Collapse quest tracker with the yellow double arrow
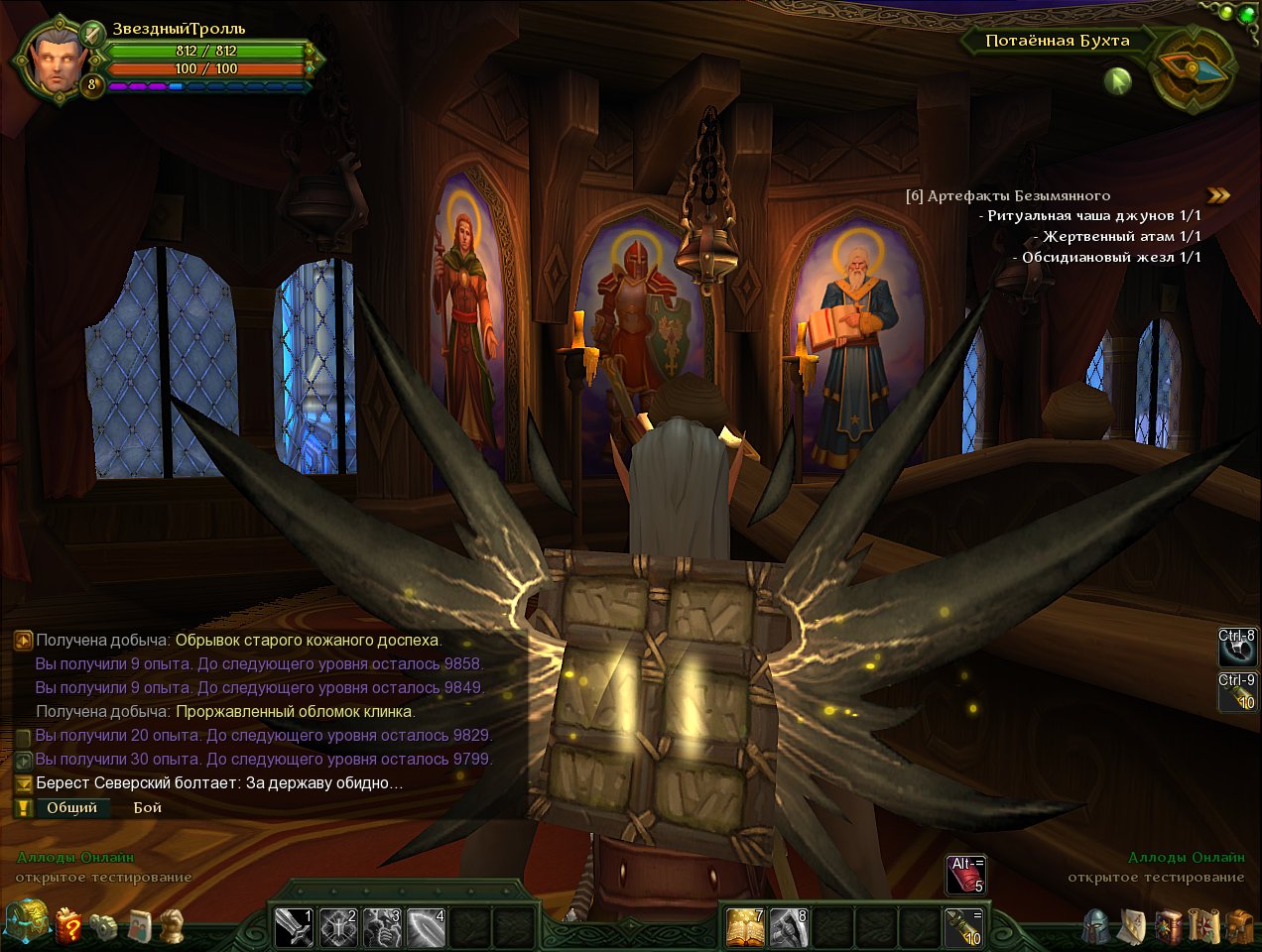 pyautogui.click(x=1218, y=195)
